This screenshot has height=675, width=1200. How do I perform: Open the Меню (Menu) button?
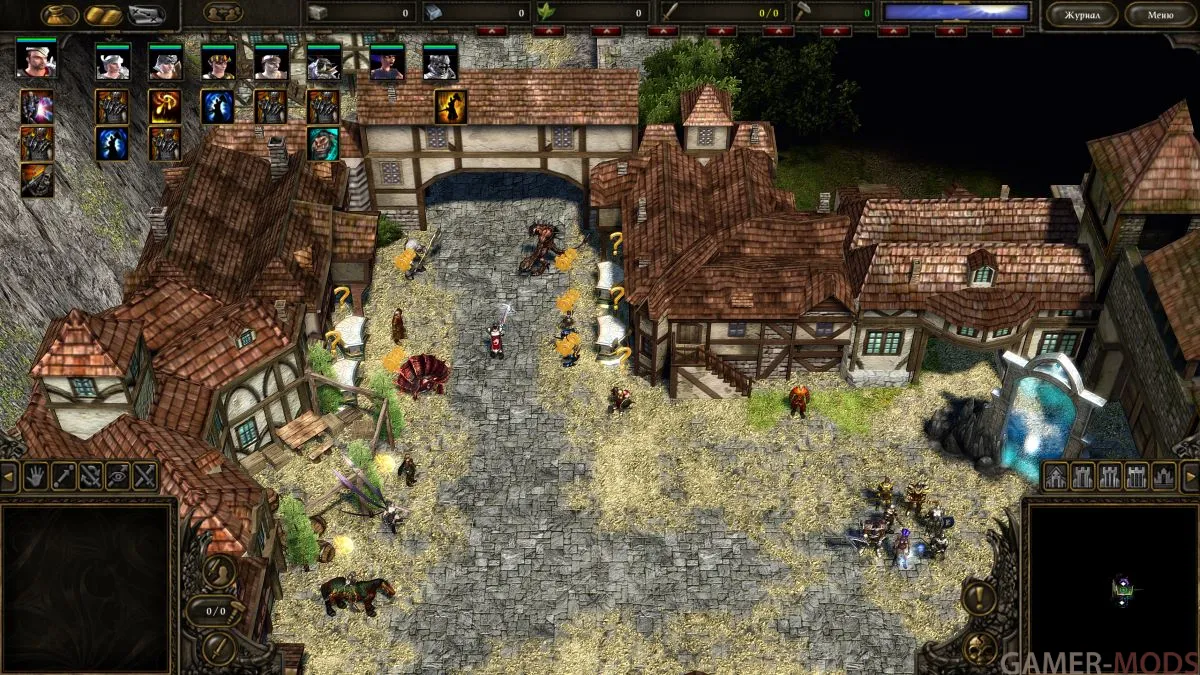tap(1160, 14)
